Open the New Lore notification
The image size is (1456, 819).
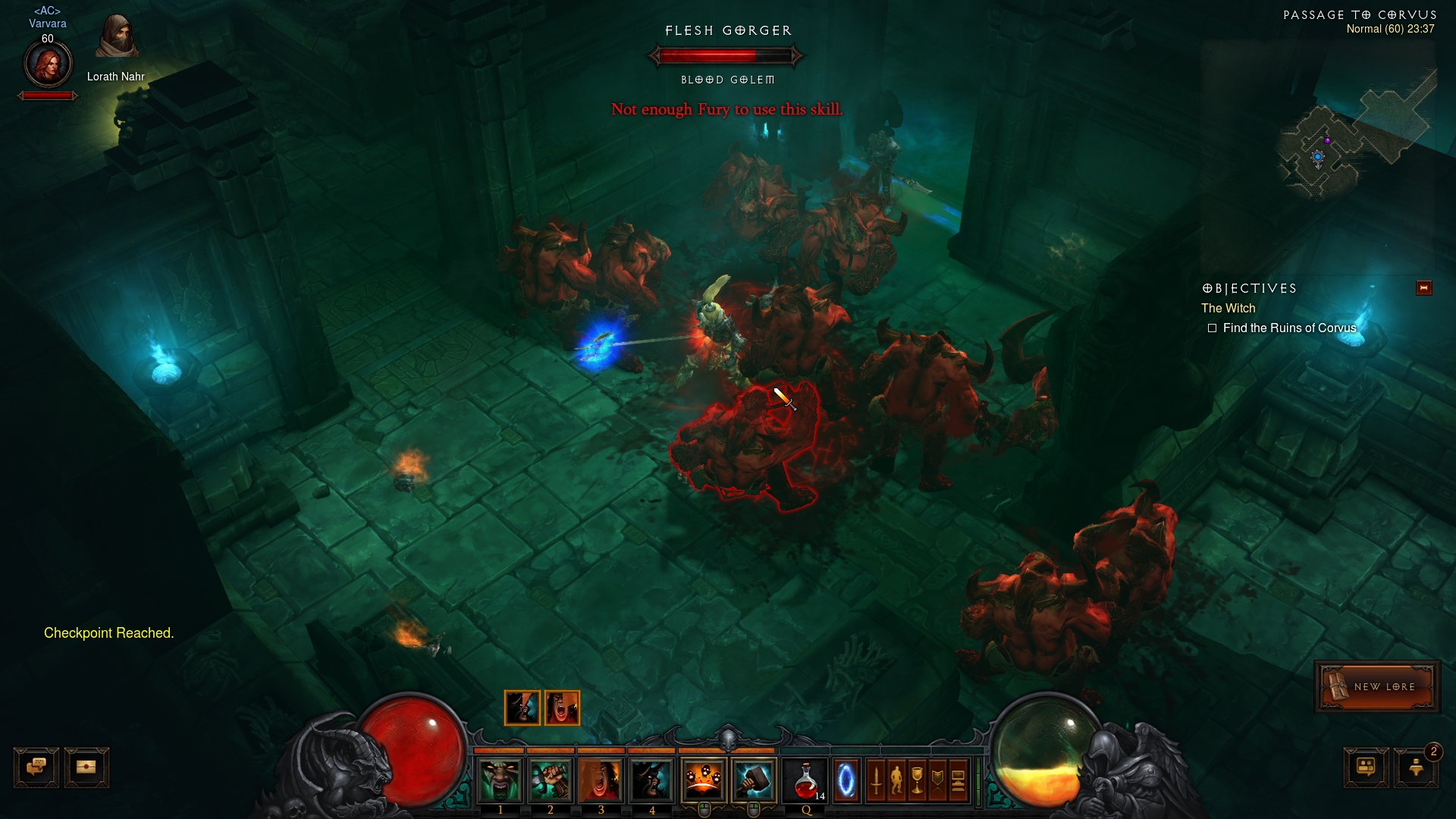[x=1376, y=687]
